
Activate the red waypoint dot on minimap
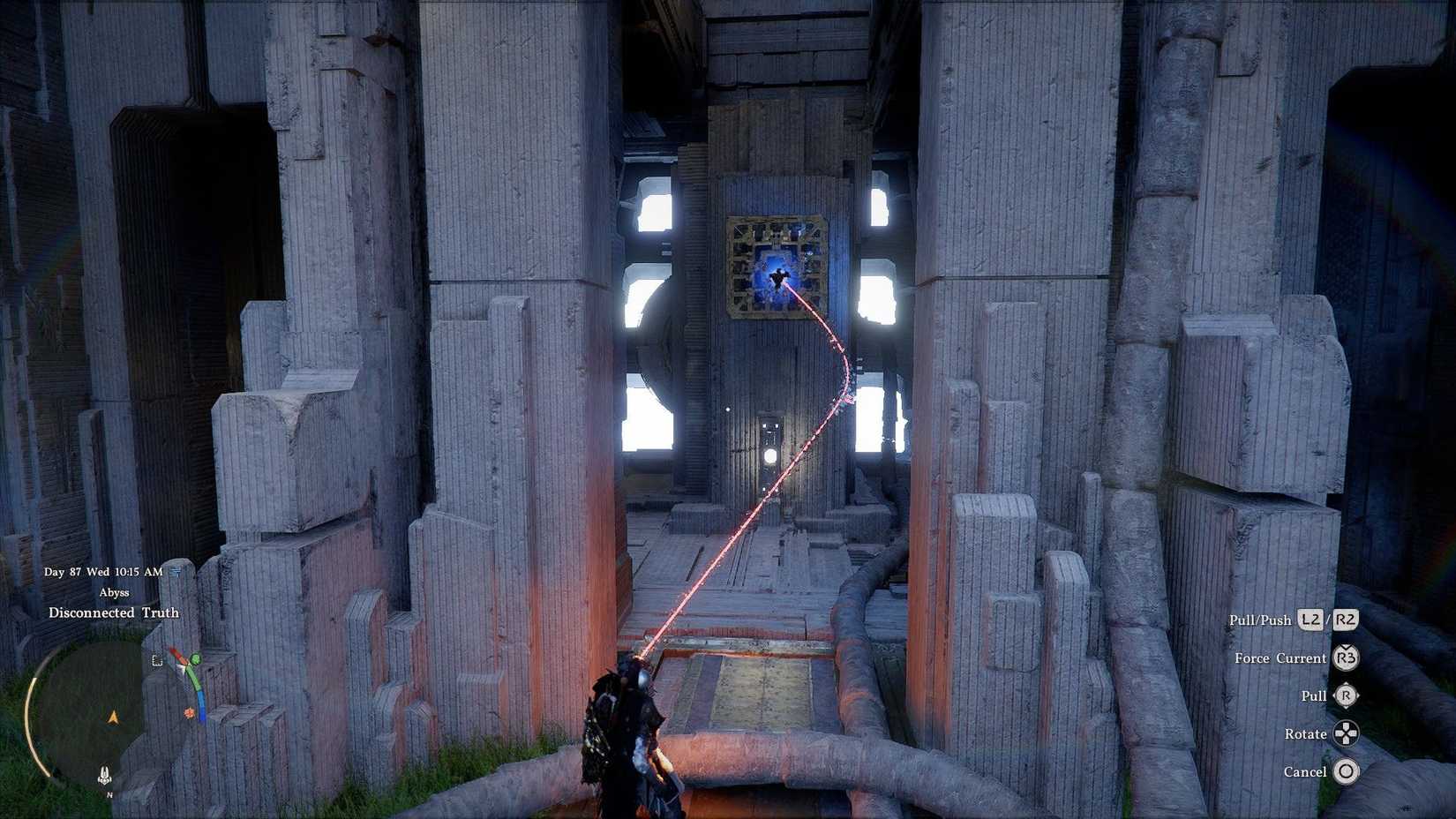(189, 712)
